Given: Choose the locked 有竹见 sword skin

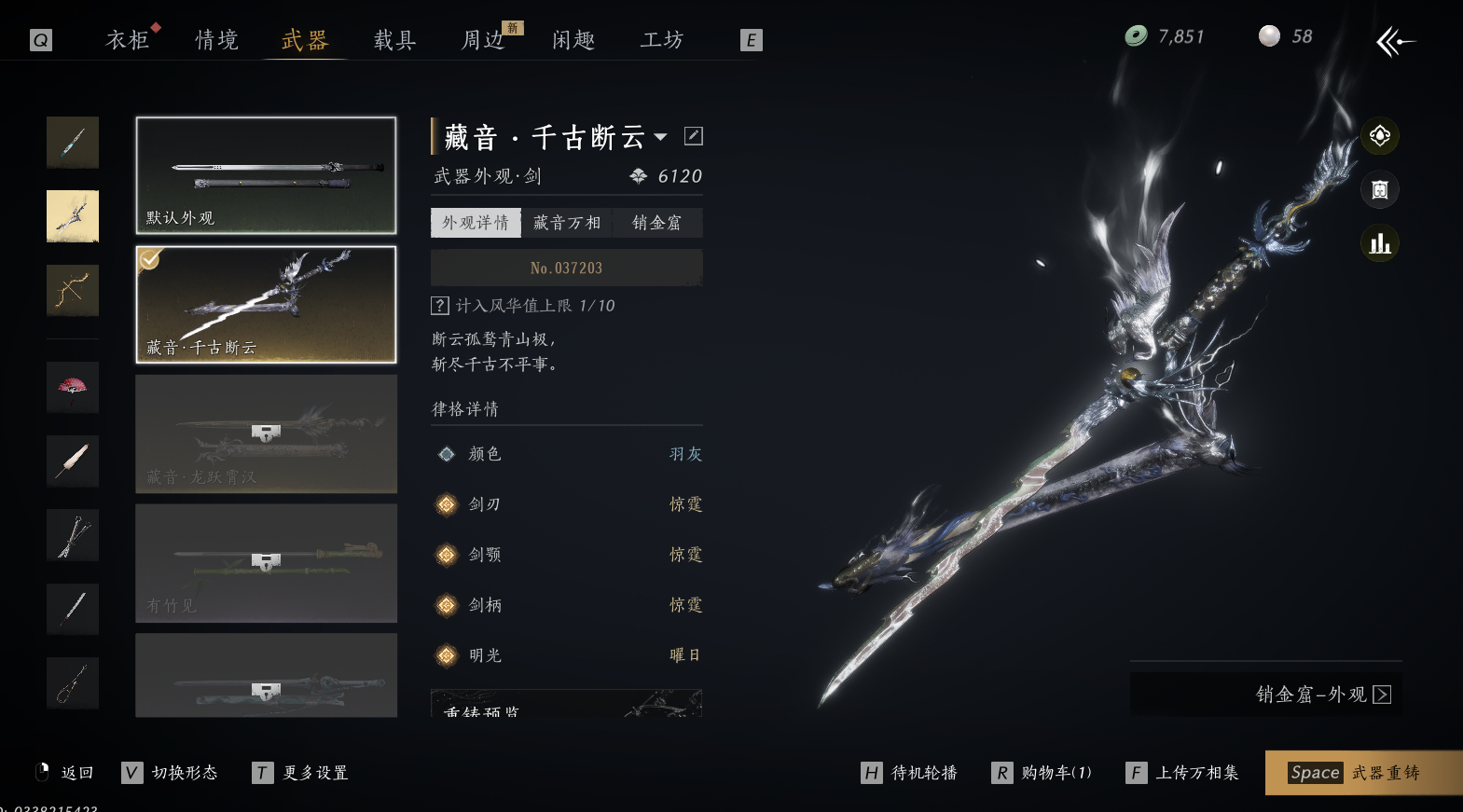Looking at the screenshot, I should 266,563.
